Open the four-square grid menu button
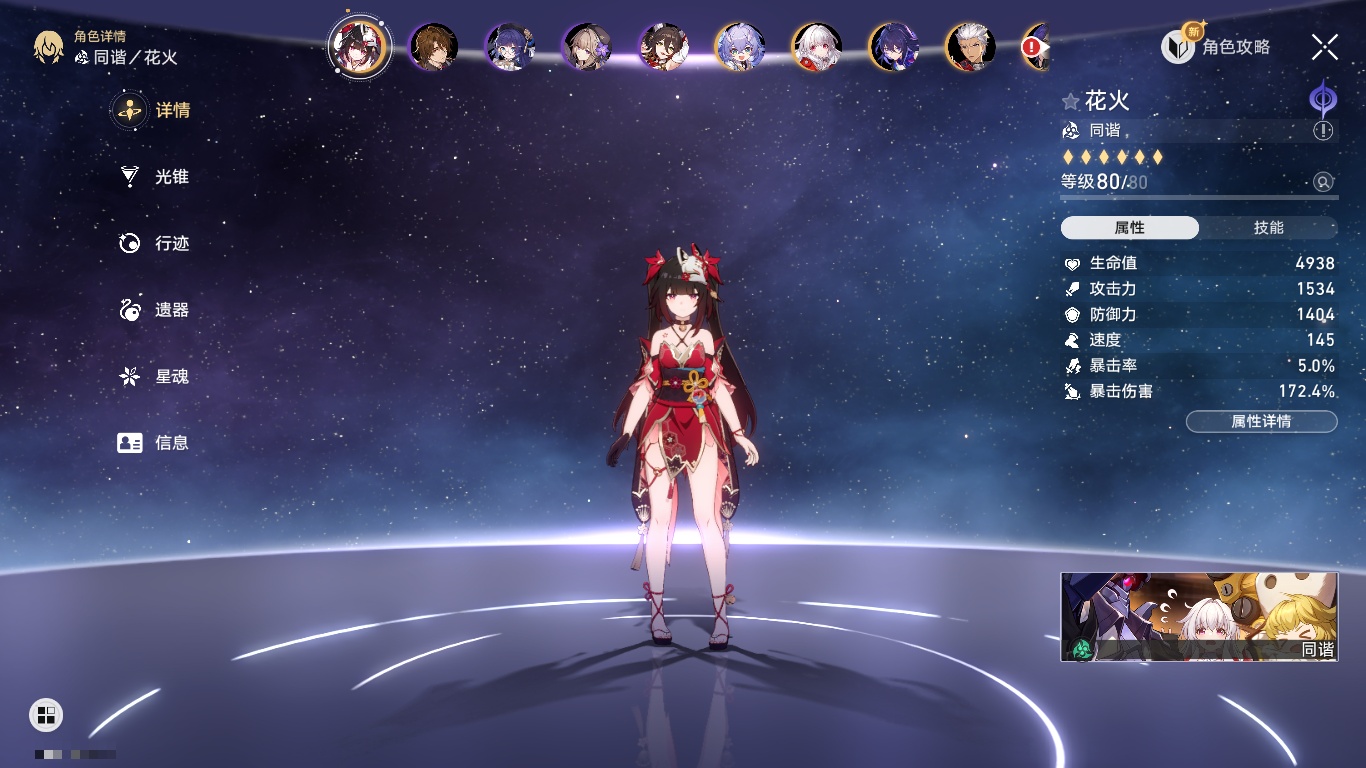This screenshot has height=768, width=1366. [x=46, y=714]
